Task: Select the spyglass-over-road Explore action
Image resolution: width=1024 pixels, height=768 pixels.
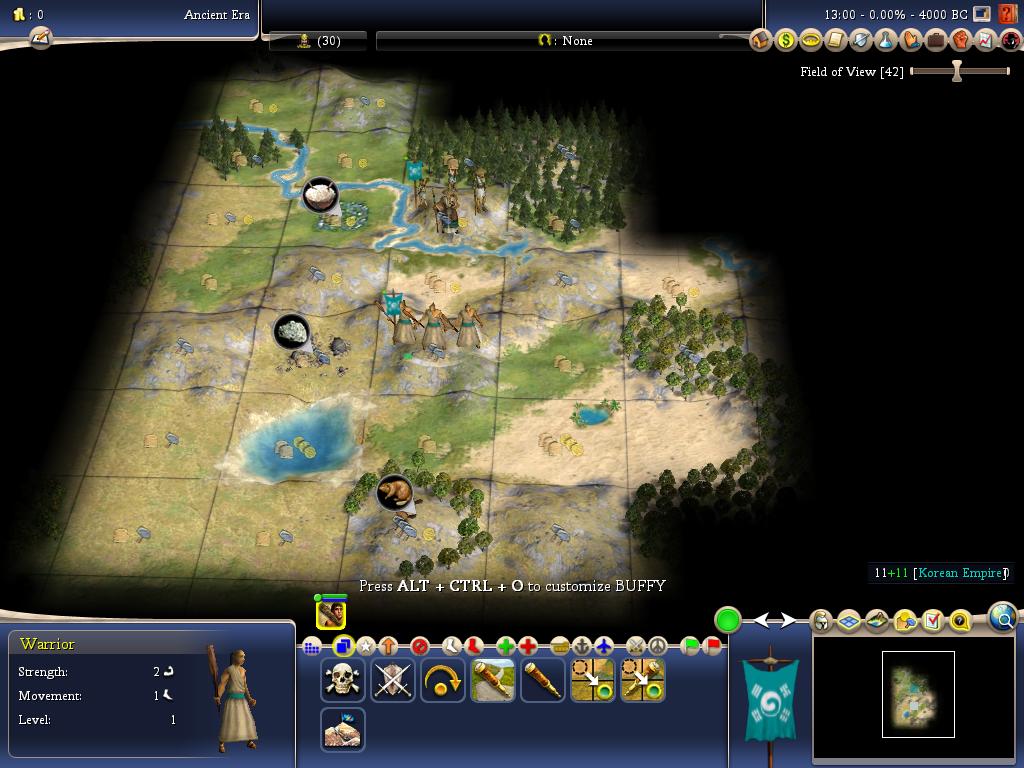Action: (x=493, y=680)
